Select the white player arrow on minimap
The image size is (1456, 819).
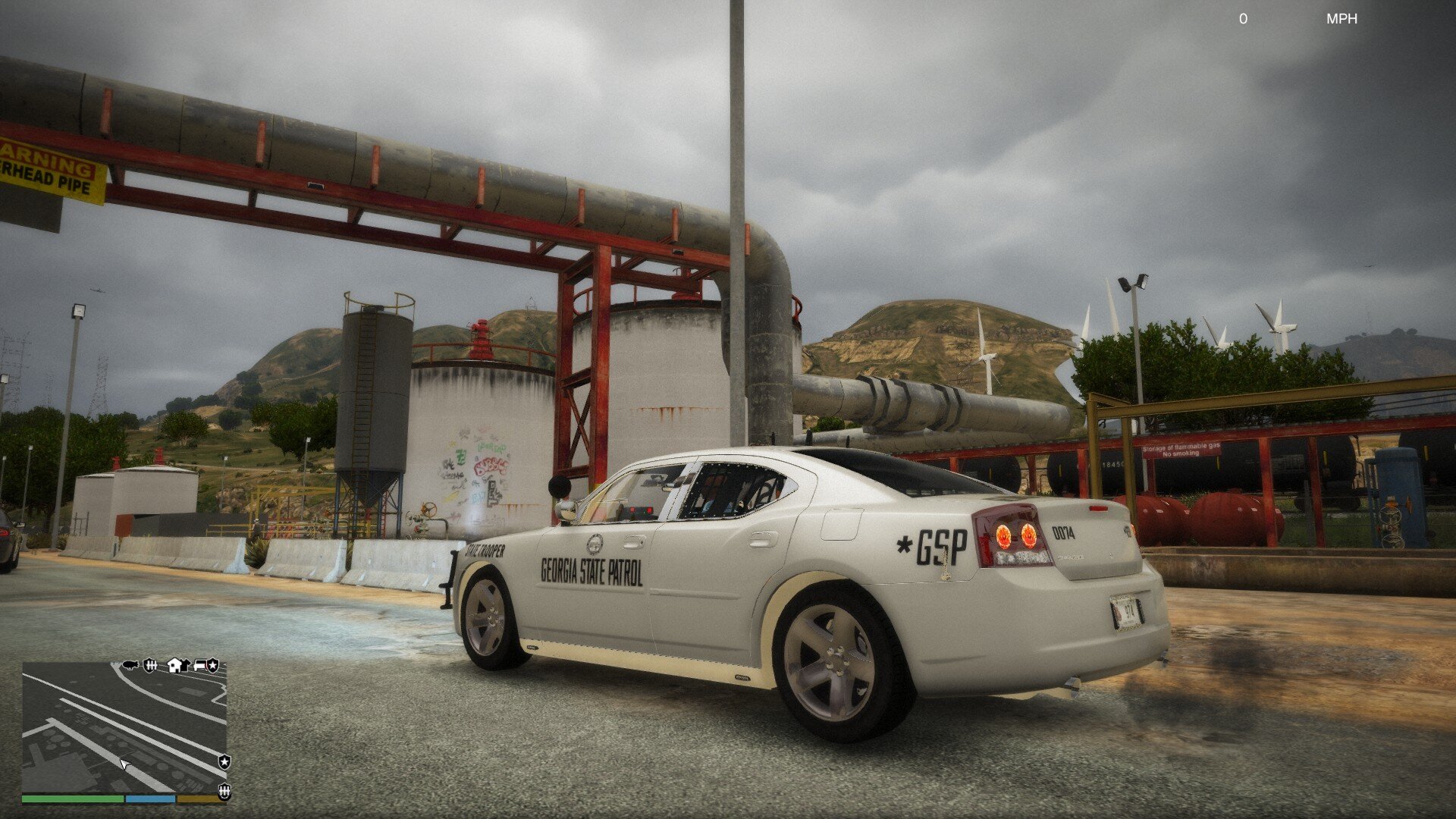coord(124,764)
